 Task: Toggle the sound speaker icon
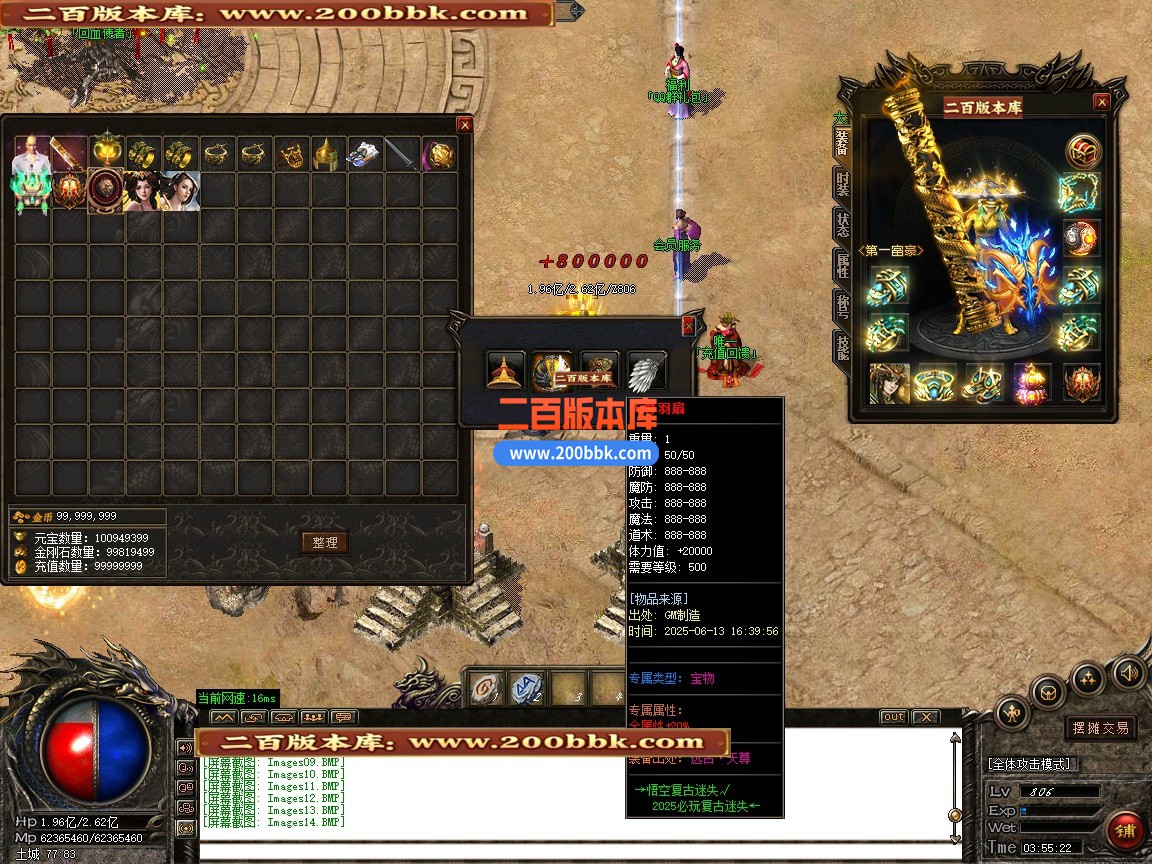click(1128, 672)
